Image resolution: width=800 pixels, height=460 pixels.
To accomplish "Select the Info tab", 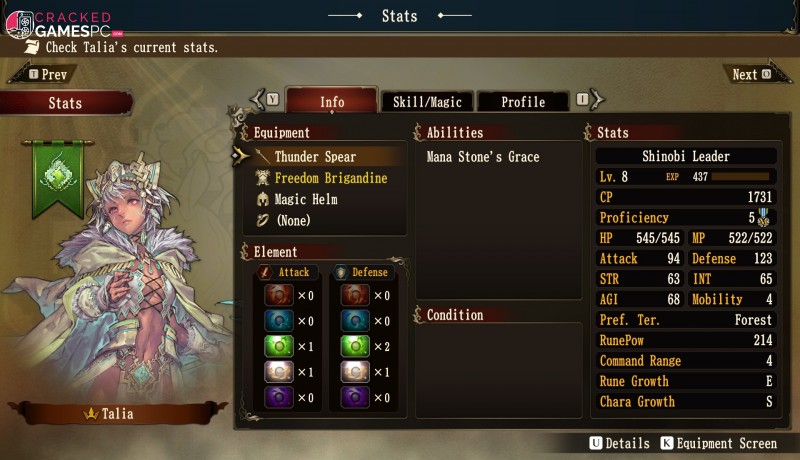I will click(332, 102).
